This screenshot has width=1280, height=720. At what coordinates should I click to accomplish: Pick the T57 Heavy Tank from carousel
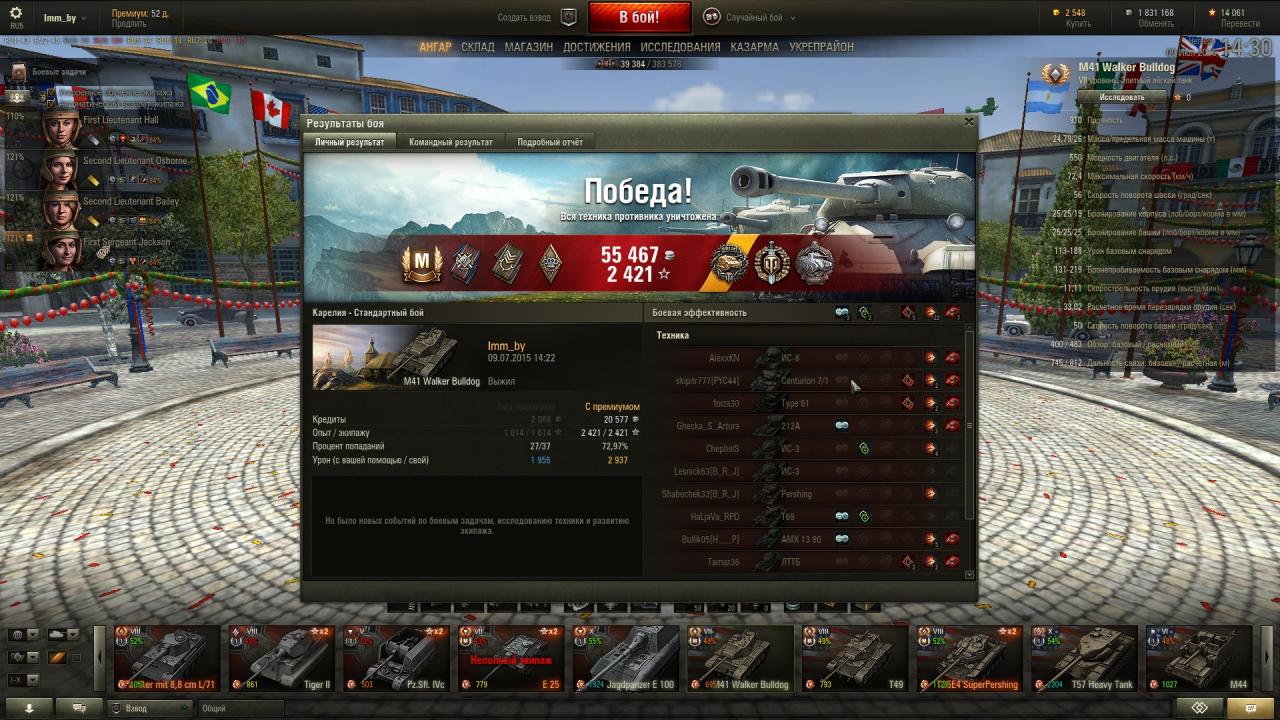click(1083, 658)
